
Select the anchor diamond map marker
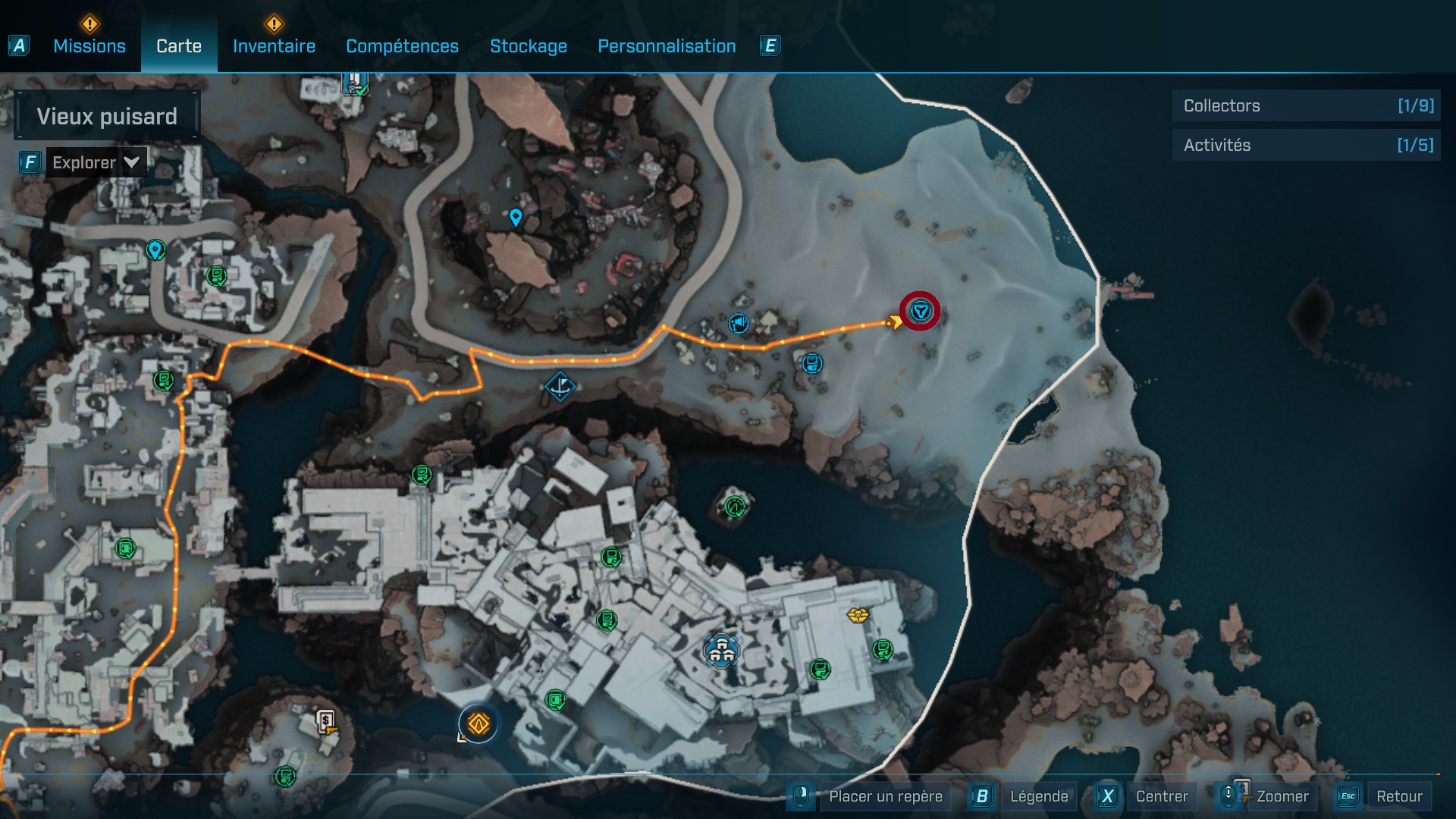[560, 387]
